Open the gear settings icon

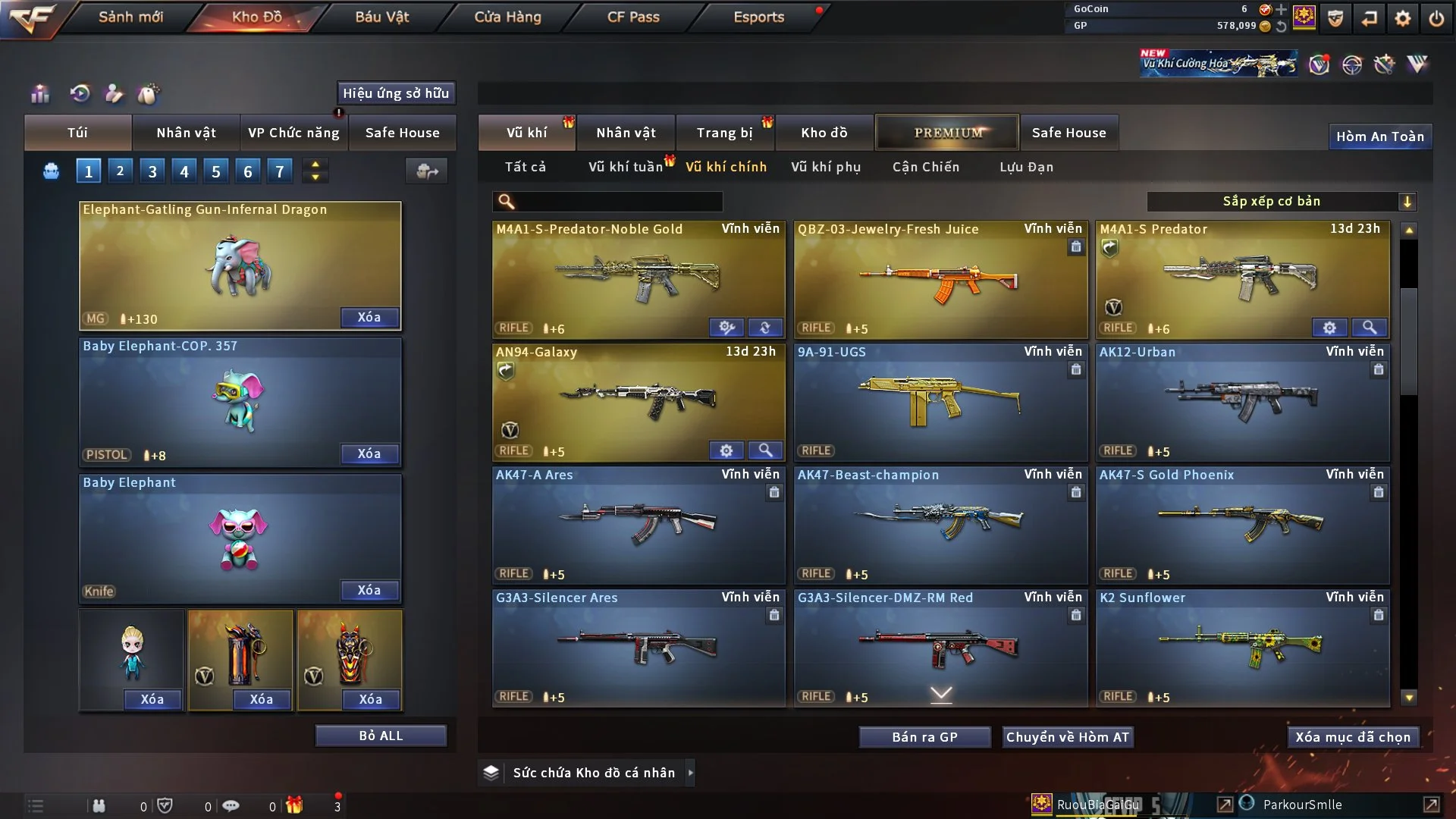(1402, 18)
